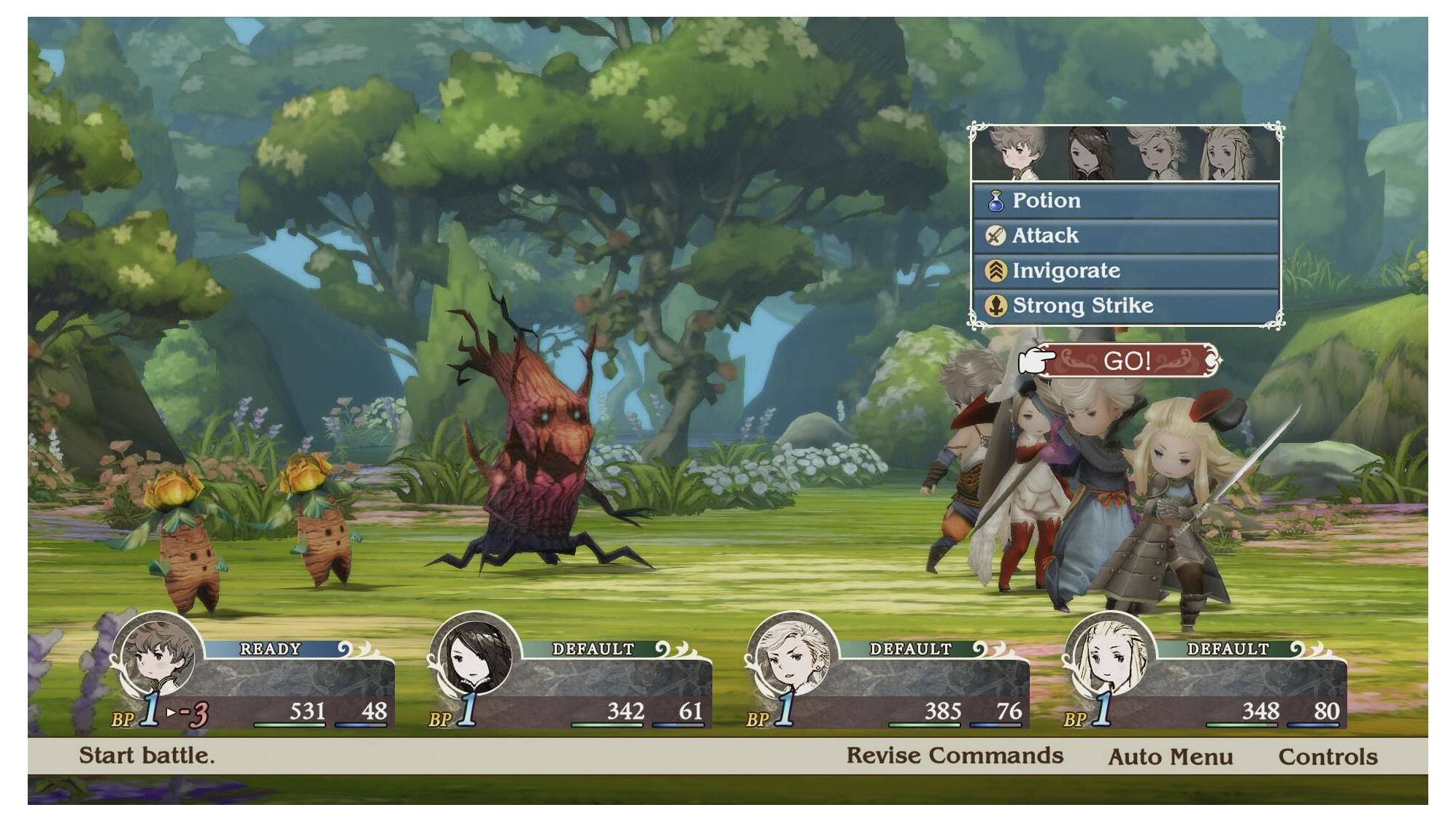Screen dimensions: 1456x821
Task: Select the Potion command
Action: pos(1125,201)
